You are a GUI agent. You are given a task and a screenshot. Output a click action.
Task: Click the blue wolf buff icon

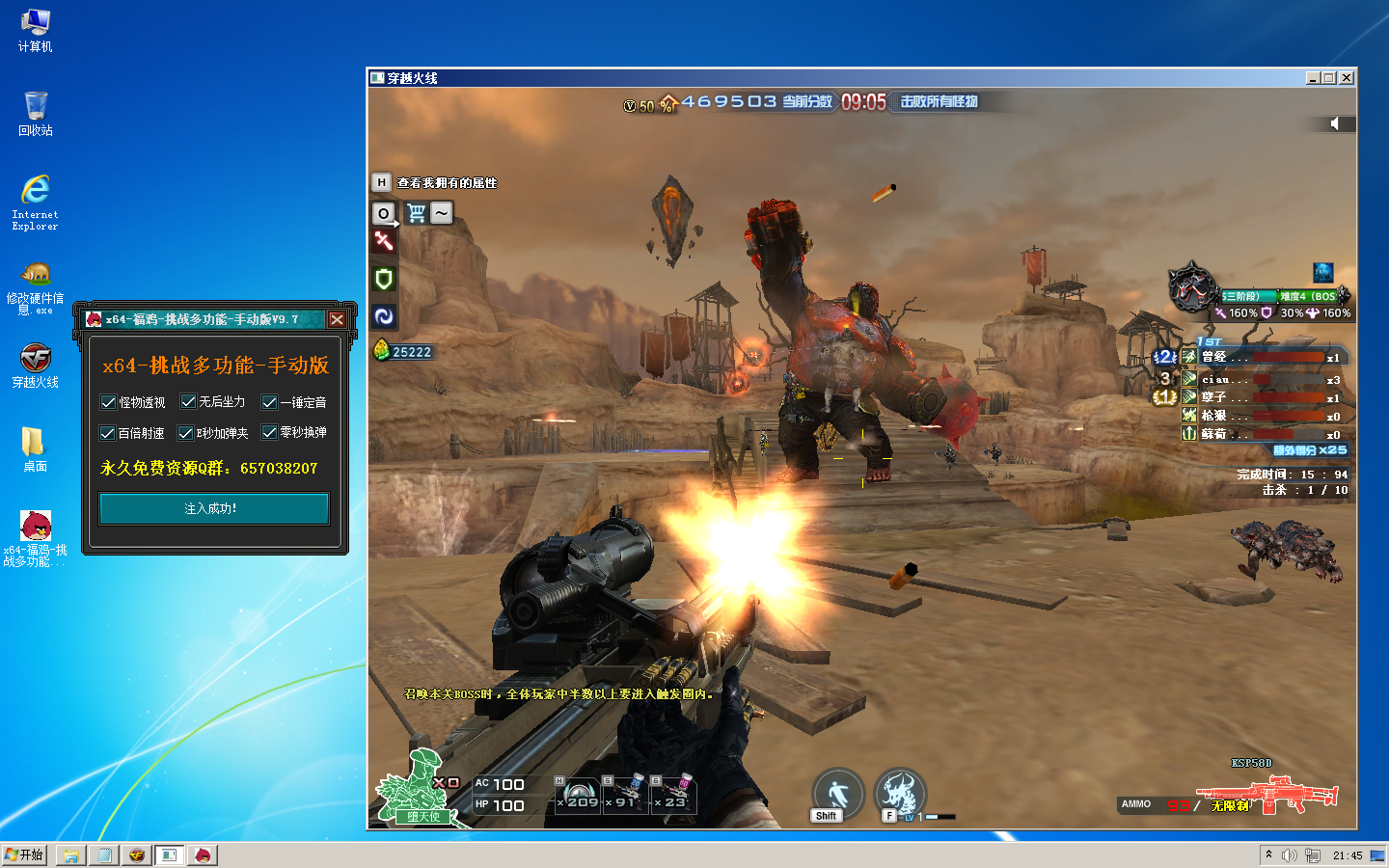[1322, 272]
